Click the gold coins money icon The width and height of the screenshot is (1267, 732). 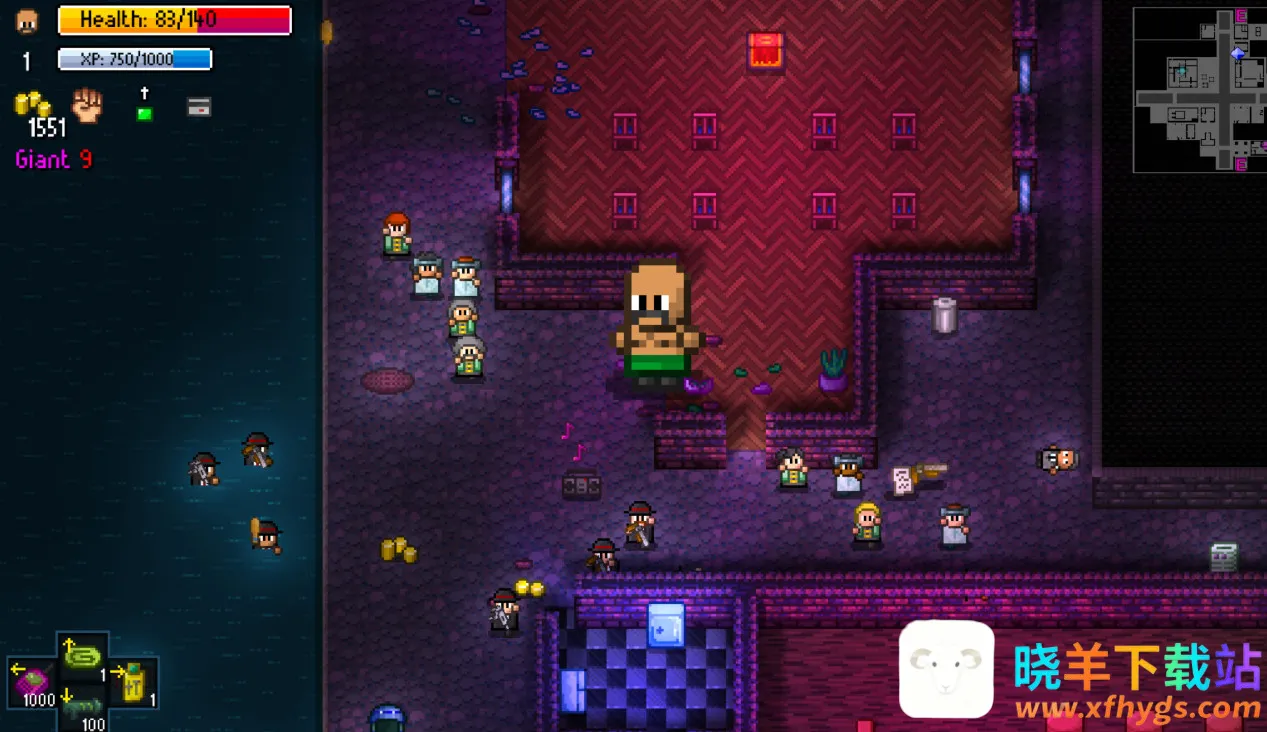[x=32, y=104]
